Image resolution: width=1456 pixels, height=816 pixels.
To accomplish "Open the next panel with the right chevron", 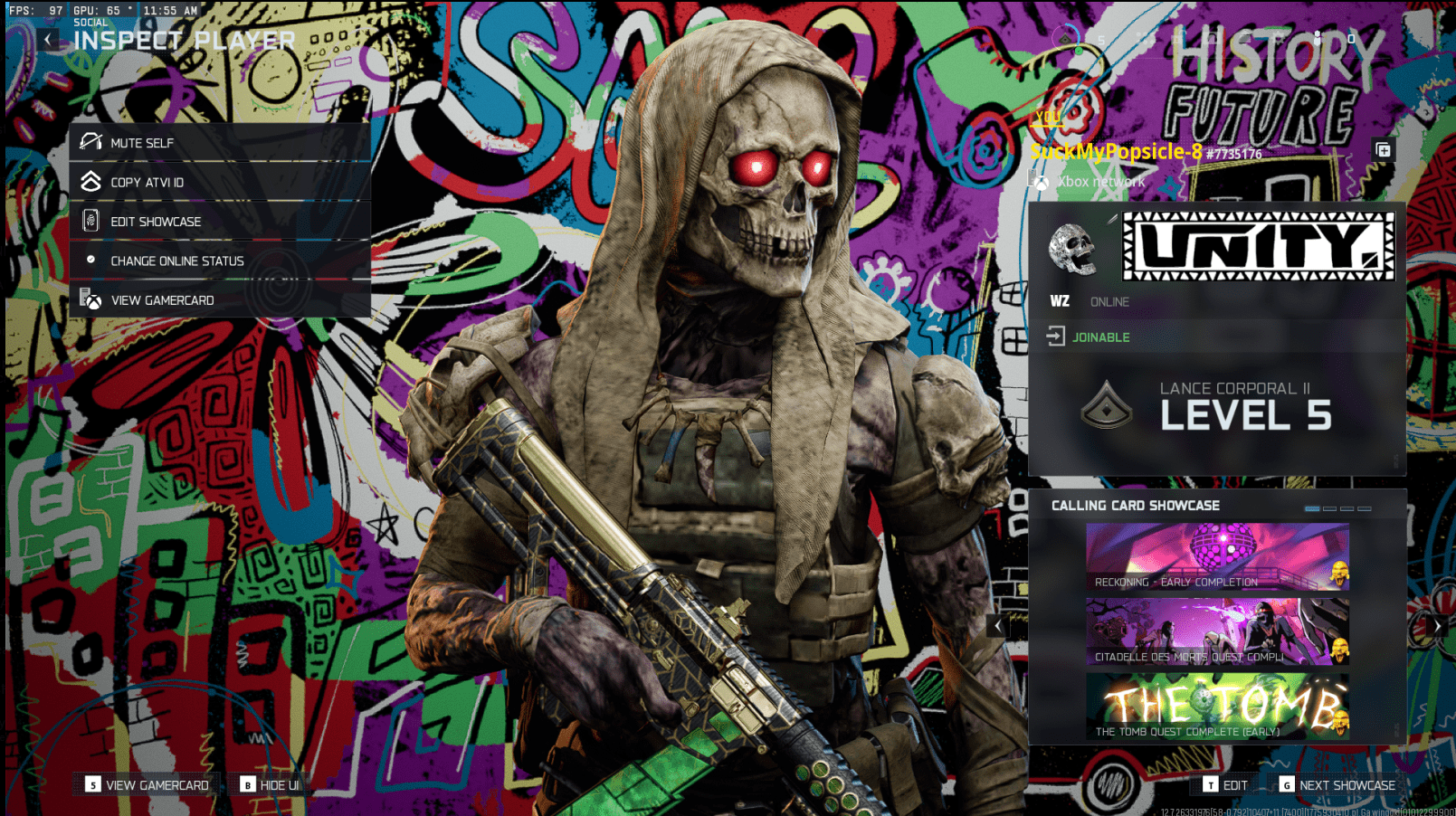I will (1437, 625).
